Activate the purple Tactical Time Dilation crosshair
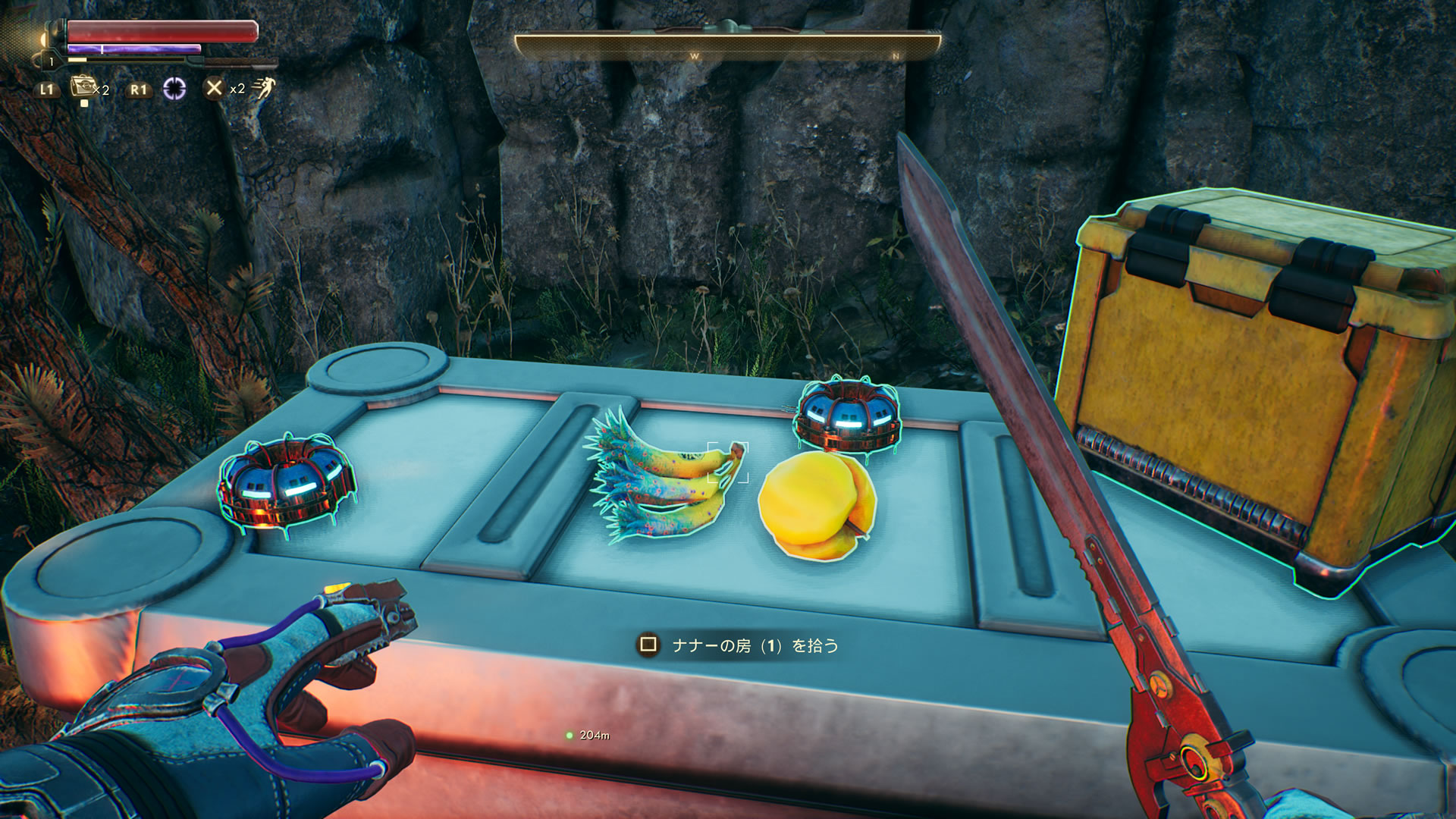 pos(174,89)
